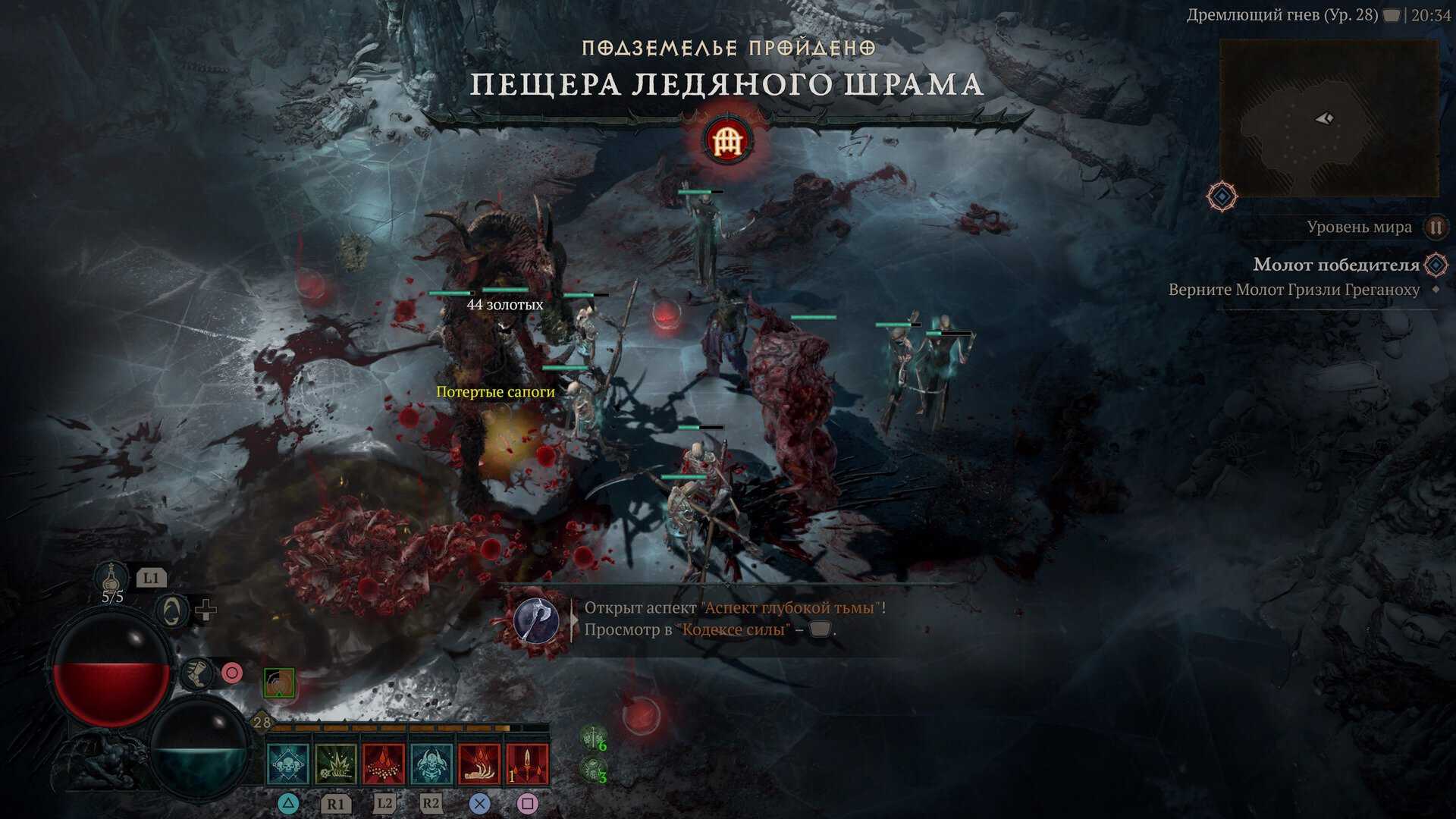
Task: Click the axe aspect notification icon
Action: pyautogui.click(x=536, y=620)
